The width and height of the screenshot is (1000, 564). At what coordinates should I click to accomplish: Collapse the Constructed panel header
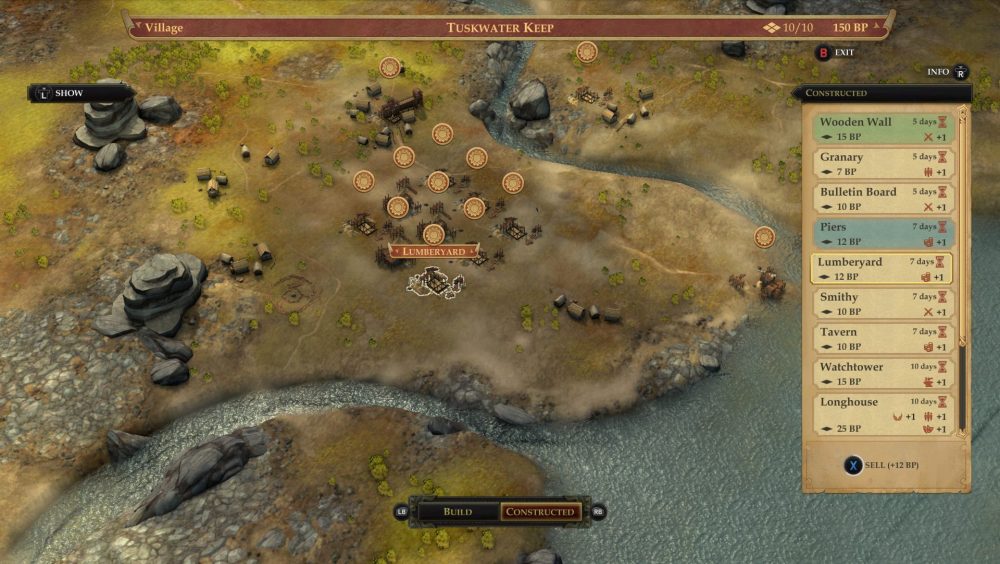880,93
